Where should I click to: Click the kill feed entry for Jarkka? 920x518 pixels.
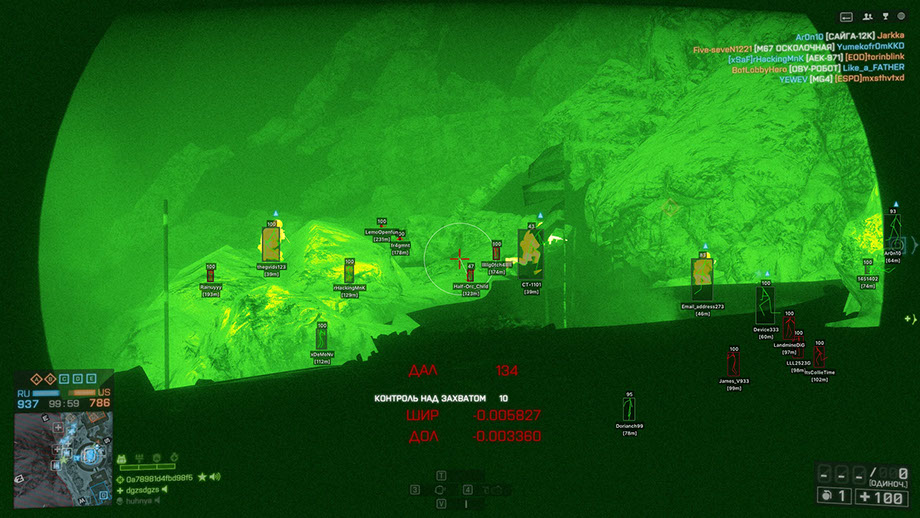point(884,36)
